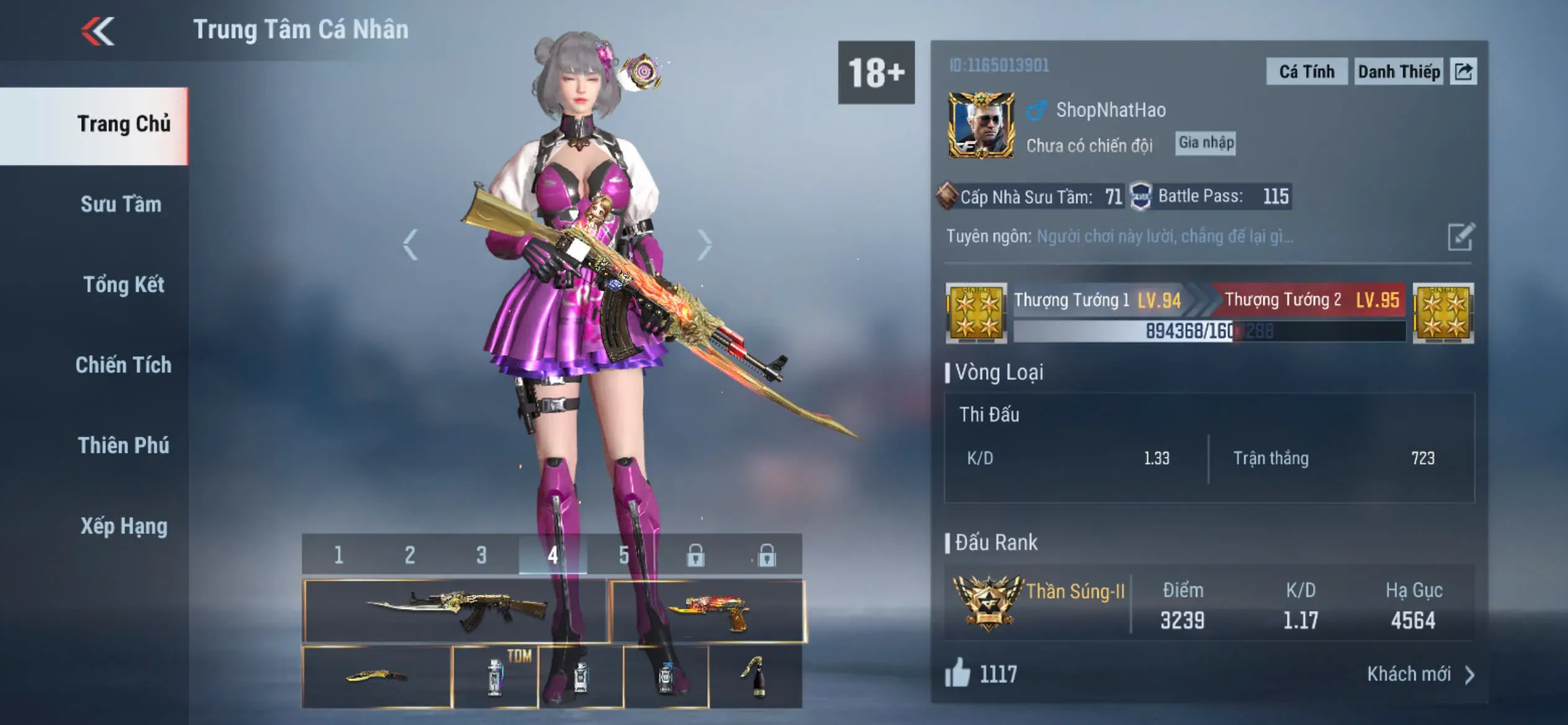
Task: Select the red-gold pistol slot
Action: [707, 611]
